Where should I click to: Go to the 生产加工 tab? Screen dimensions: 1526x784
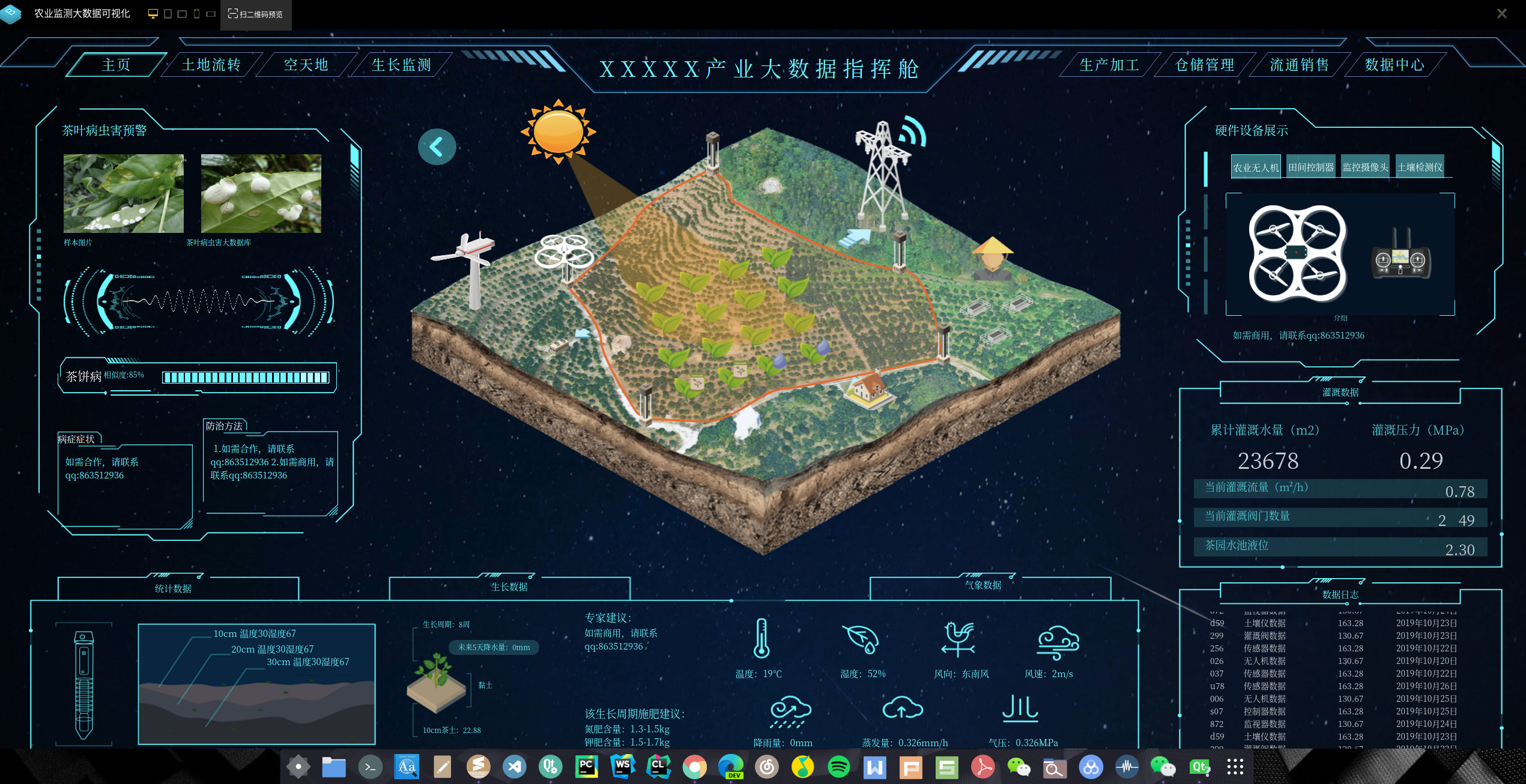tap(1109, 65)
